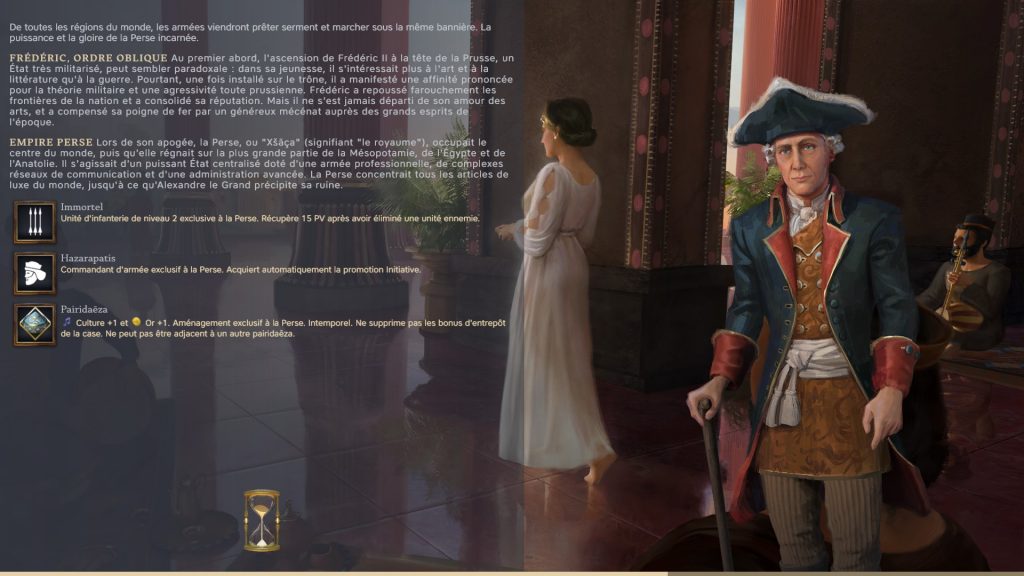Choose the Pairidaēza improvement icon
This screenshot has height=576, width=1024.
point(35,325)
